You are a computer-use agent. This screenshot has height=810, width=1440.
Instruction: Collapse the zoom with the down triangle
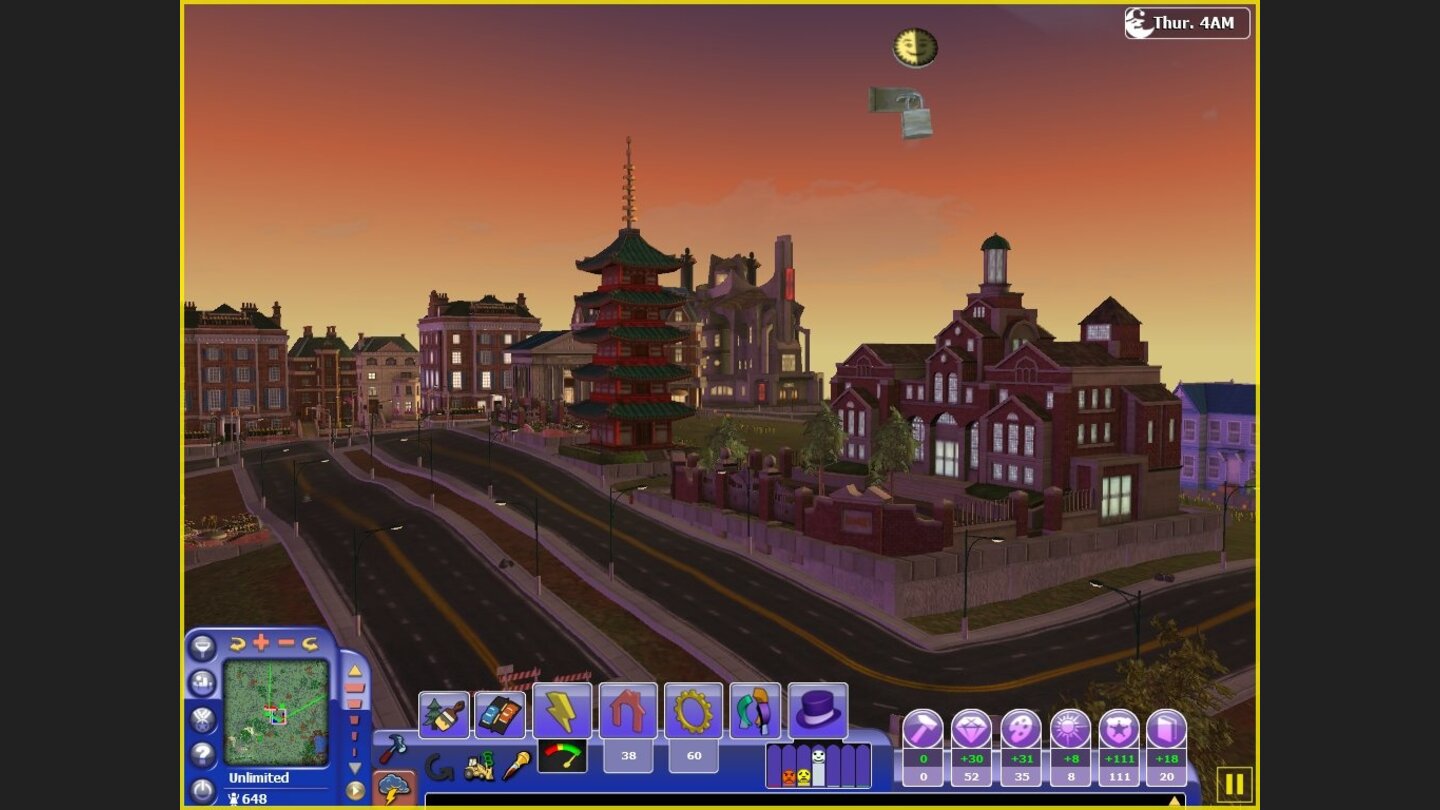(354, 768)
